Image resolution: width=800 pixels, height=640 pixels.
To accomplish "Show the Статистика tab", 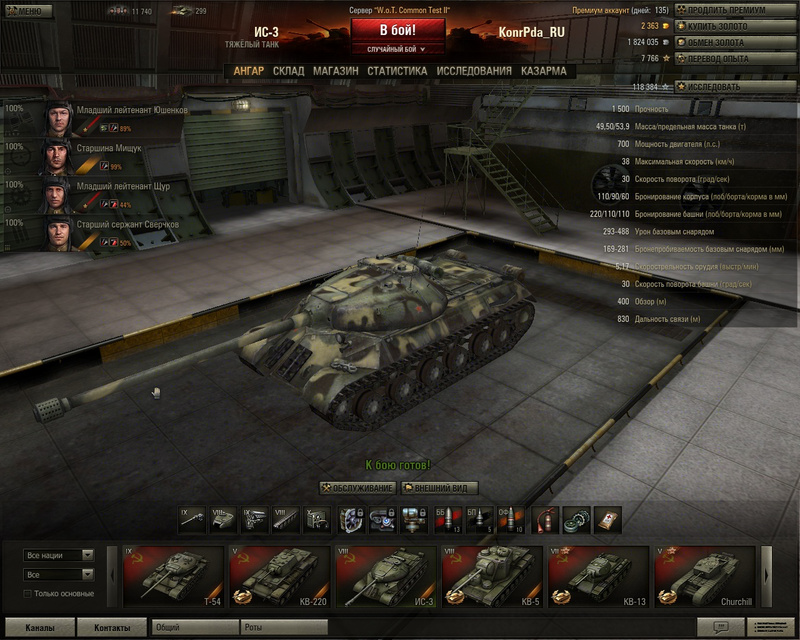I will 397,71.
